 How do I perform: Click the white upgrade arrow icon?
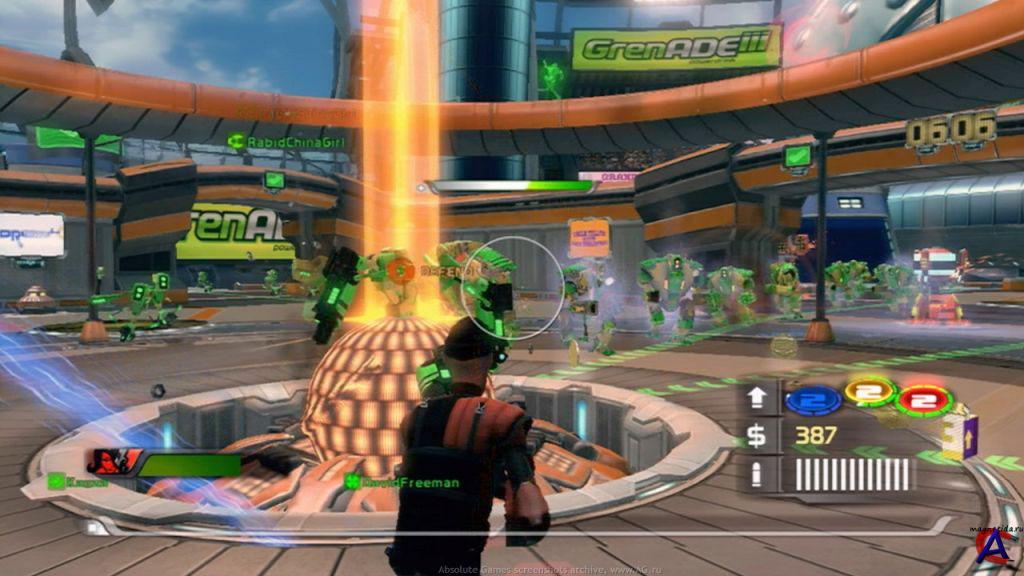click(759, 398)
